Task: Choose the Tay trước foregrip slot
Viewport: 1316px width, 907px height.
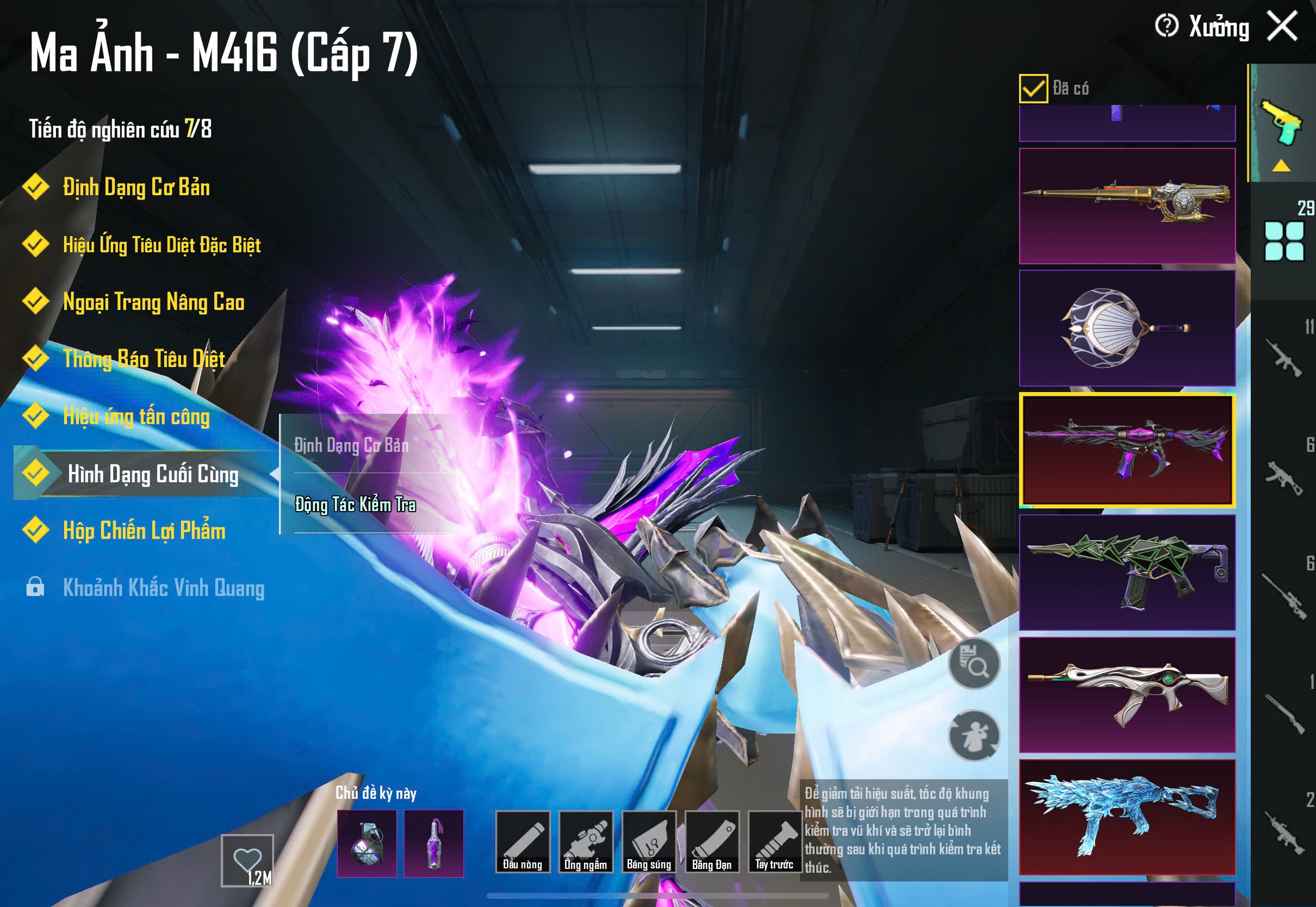Action: [x=774, y=842]
